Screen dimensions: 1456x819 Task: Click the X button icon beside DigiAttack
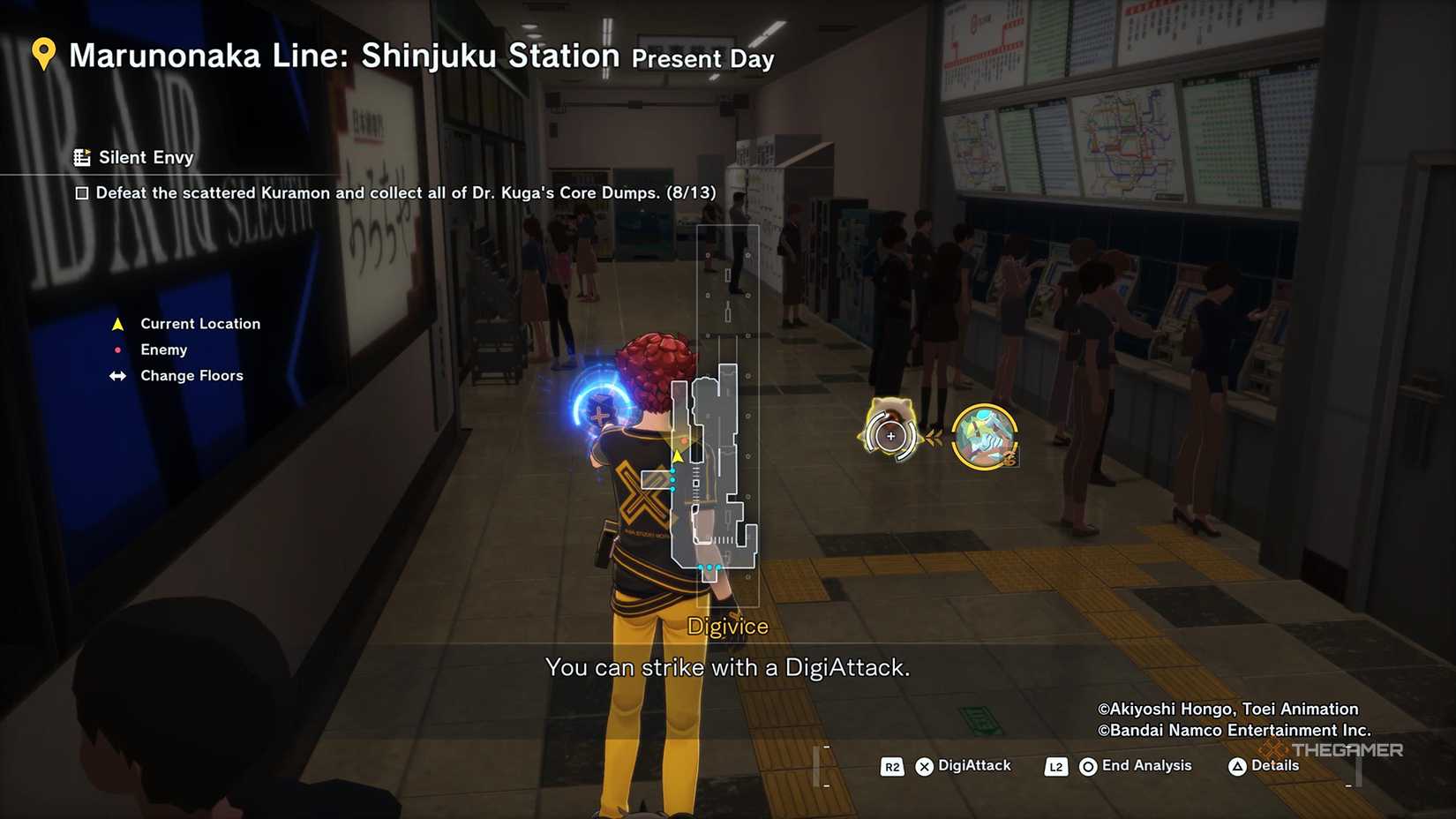click(923, 766)
